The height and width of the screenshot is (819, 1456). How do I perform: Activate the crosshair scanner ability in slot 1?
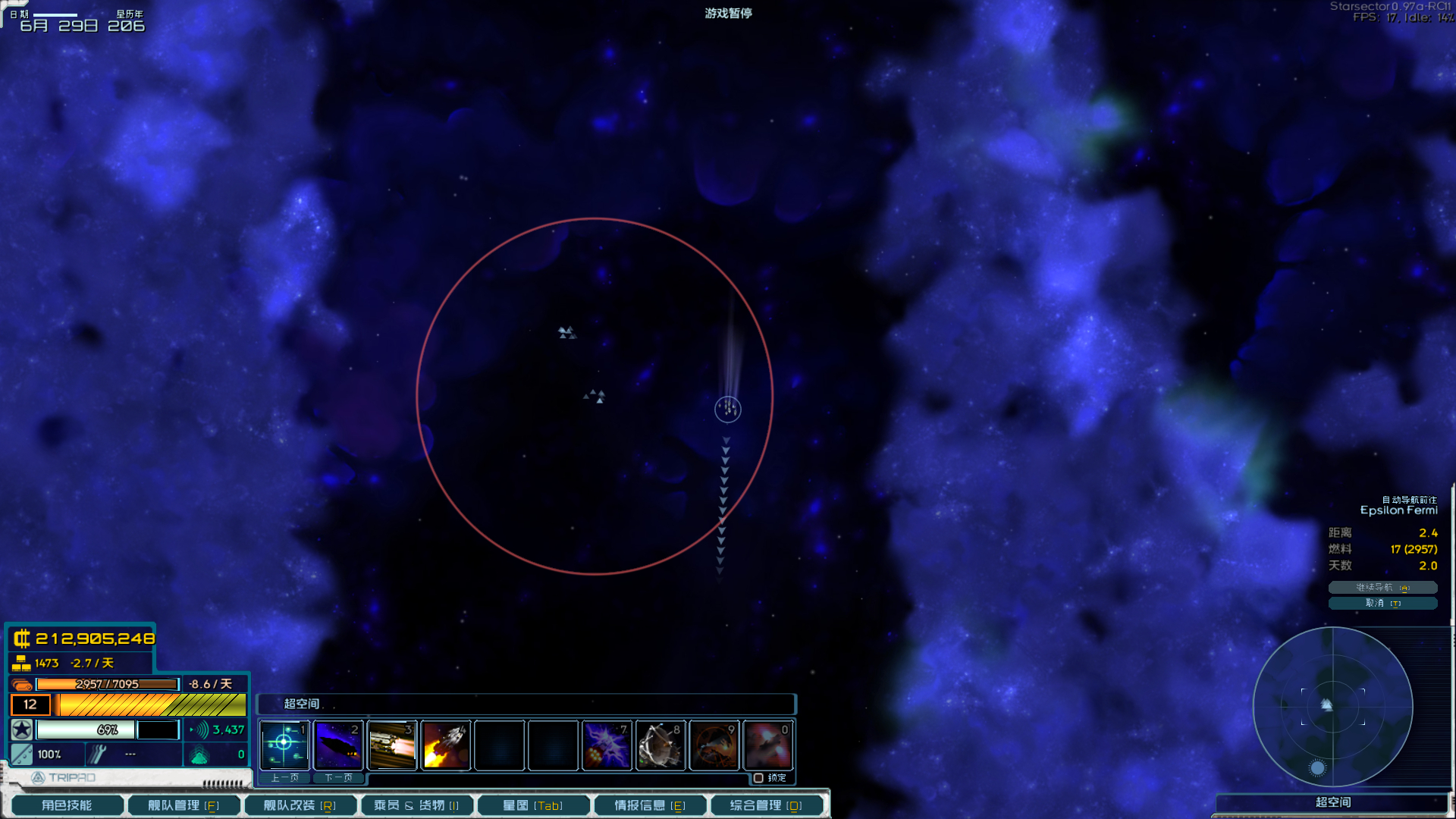click(284, 745)
